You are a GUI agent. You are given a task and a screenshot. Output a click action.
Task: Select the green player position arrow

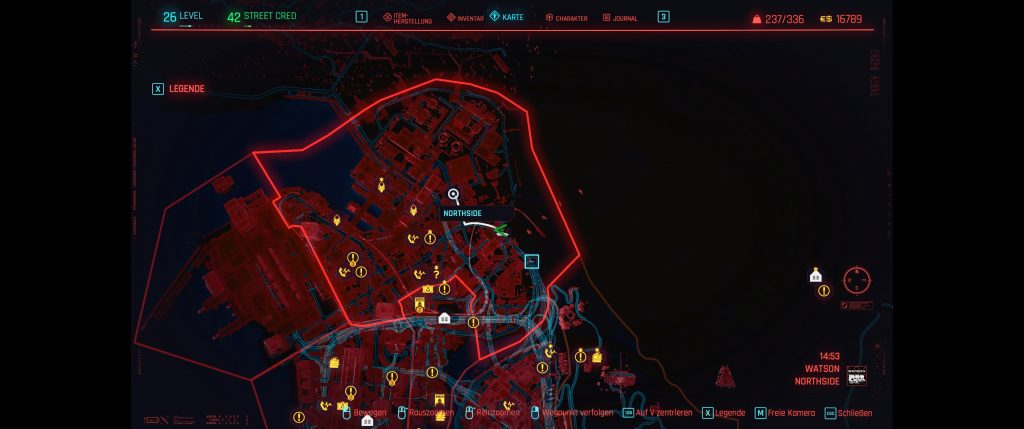pyautogui.click(x=501, y=229)
